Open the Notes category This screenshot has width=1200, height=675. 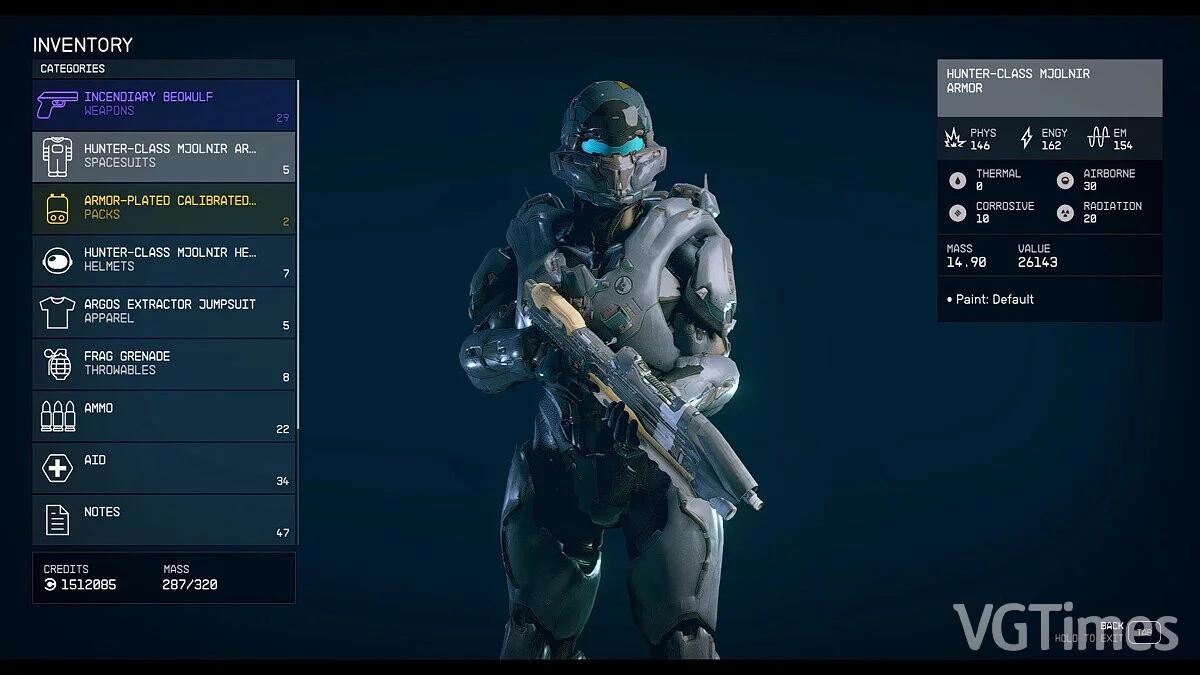(x=164, y=520)
